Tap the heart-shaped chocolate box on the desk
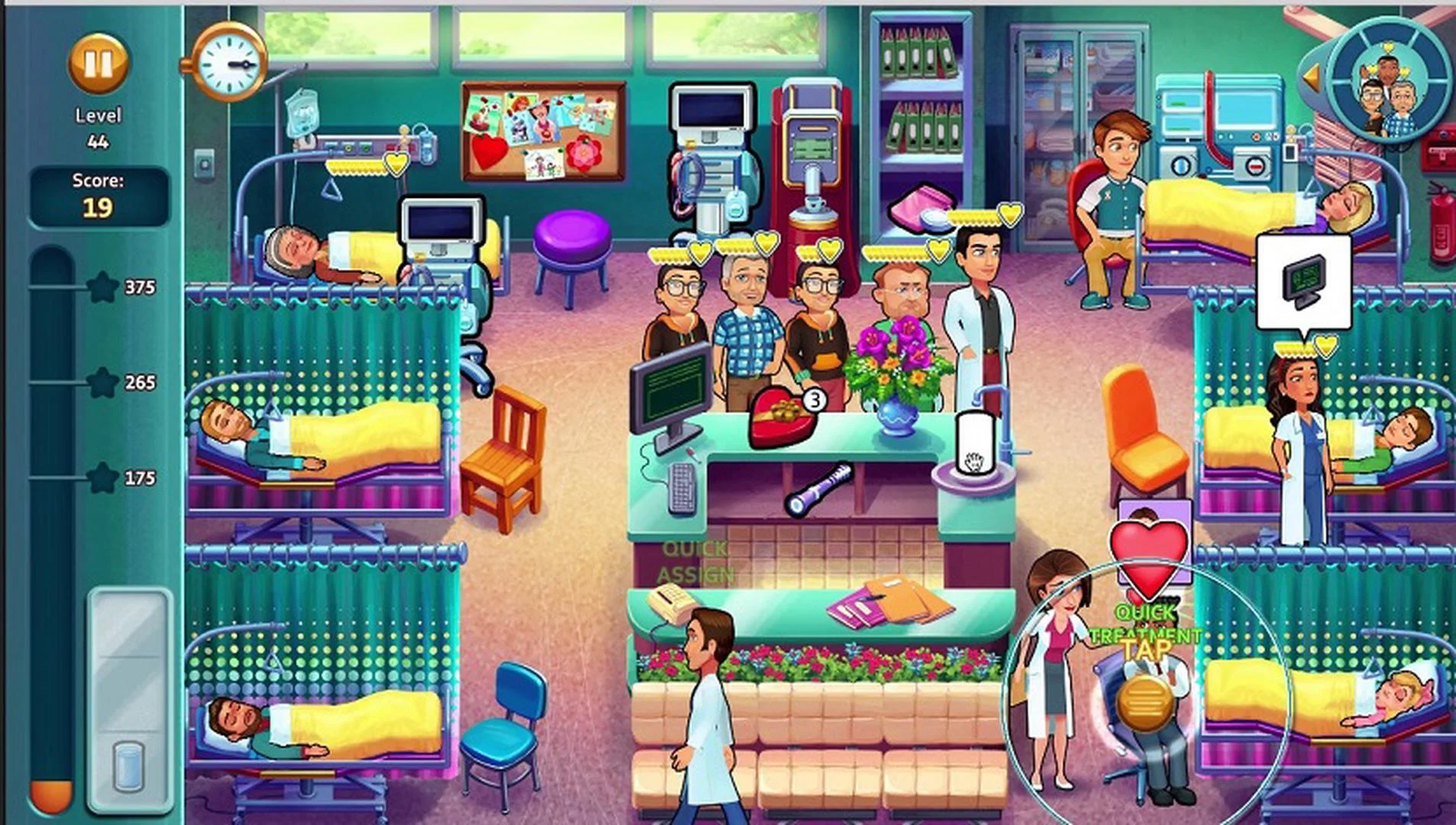This screenshot has width=1456, height=825. (x=780, y=415)
